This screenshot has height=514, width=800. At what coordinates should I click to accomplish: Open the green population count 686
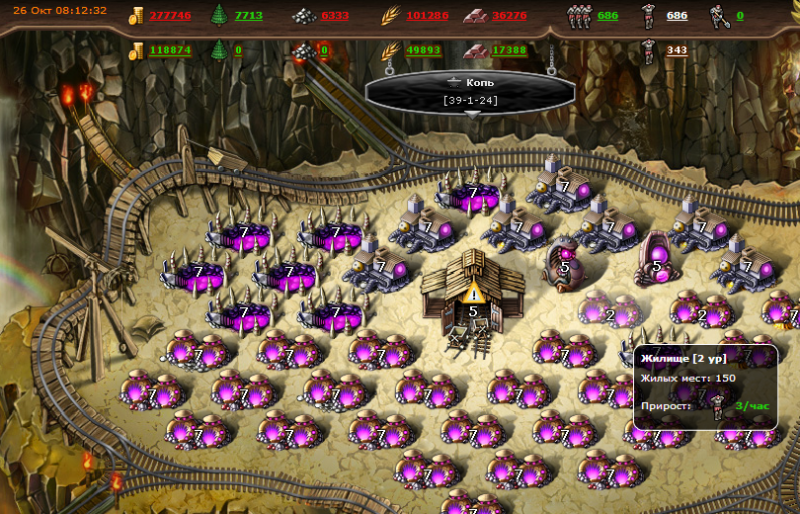click(607, 16)
